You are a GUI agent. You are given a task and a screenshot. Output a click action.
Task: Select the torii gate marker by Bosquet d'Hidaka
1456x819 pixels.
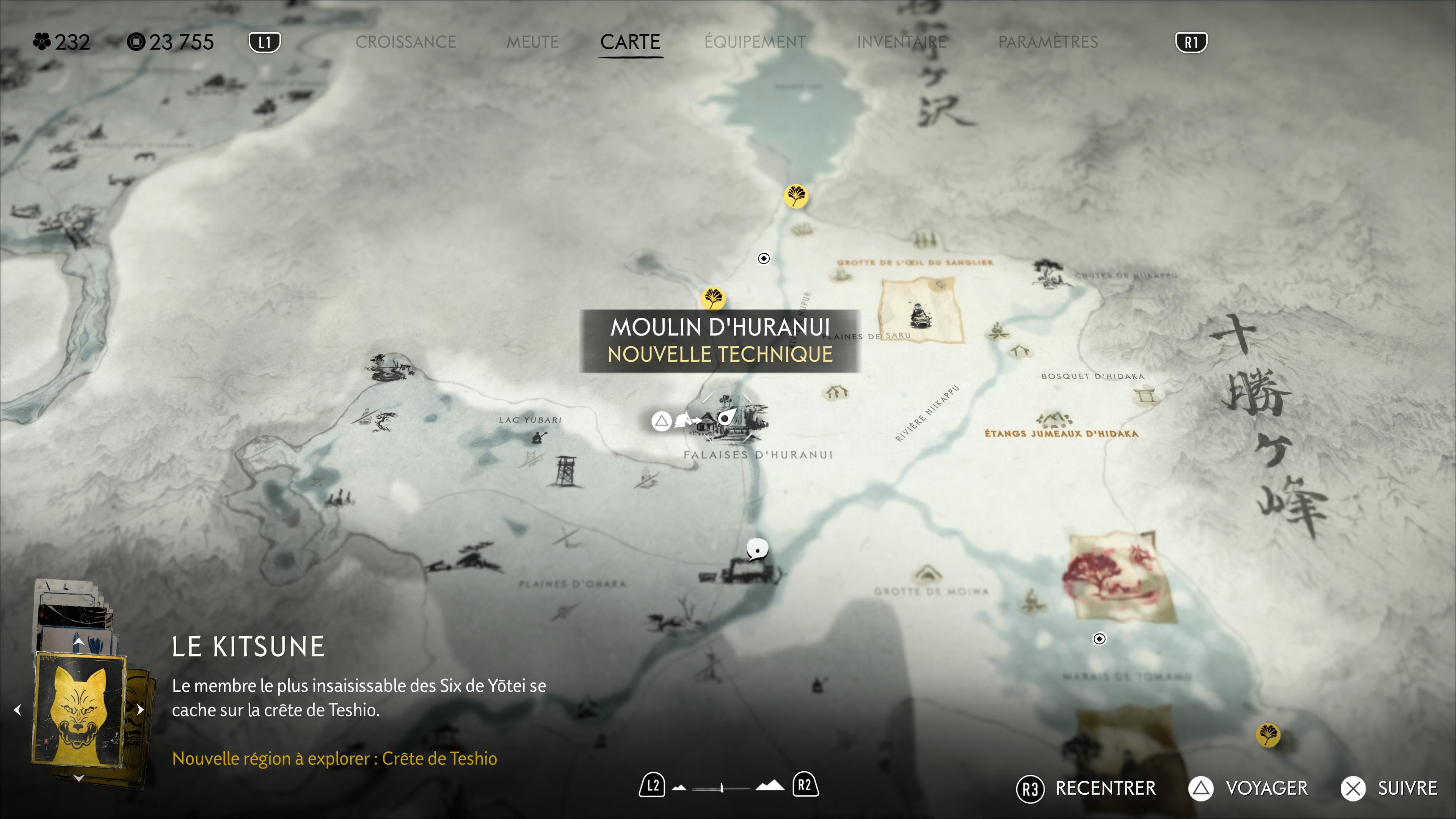coord(1146,395)
